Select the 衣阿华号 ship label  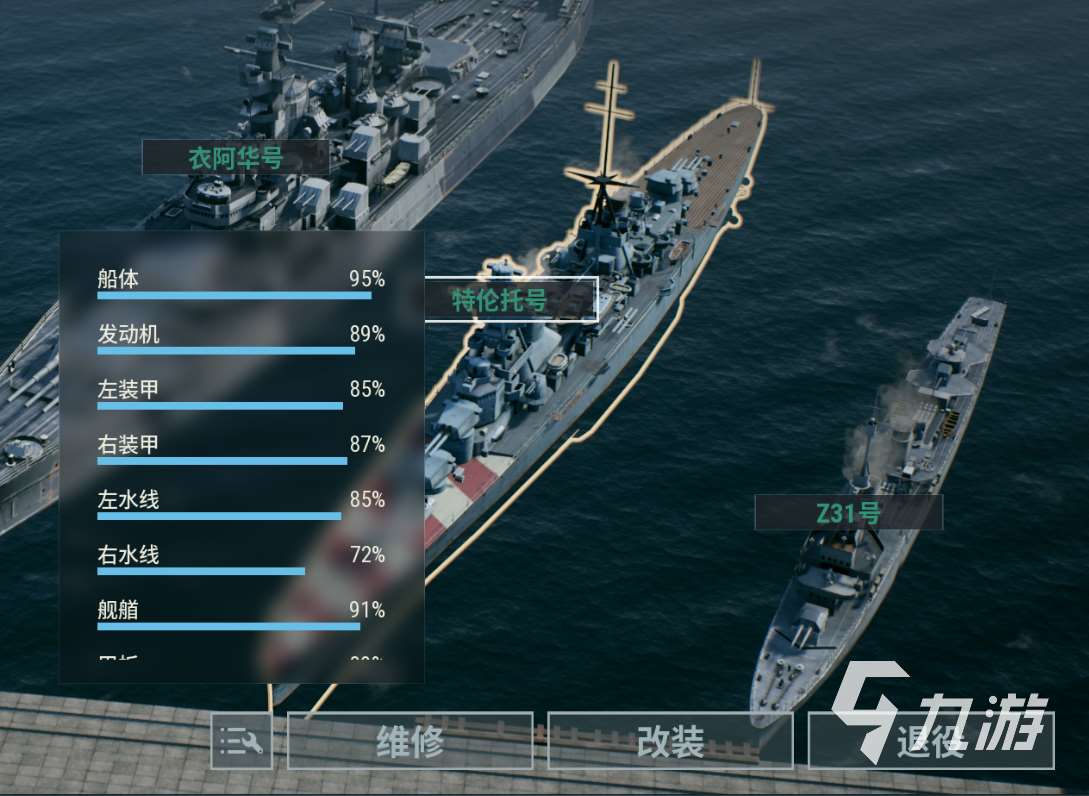(235, 158)
